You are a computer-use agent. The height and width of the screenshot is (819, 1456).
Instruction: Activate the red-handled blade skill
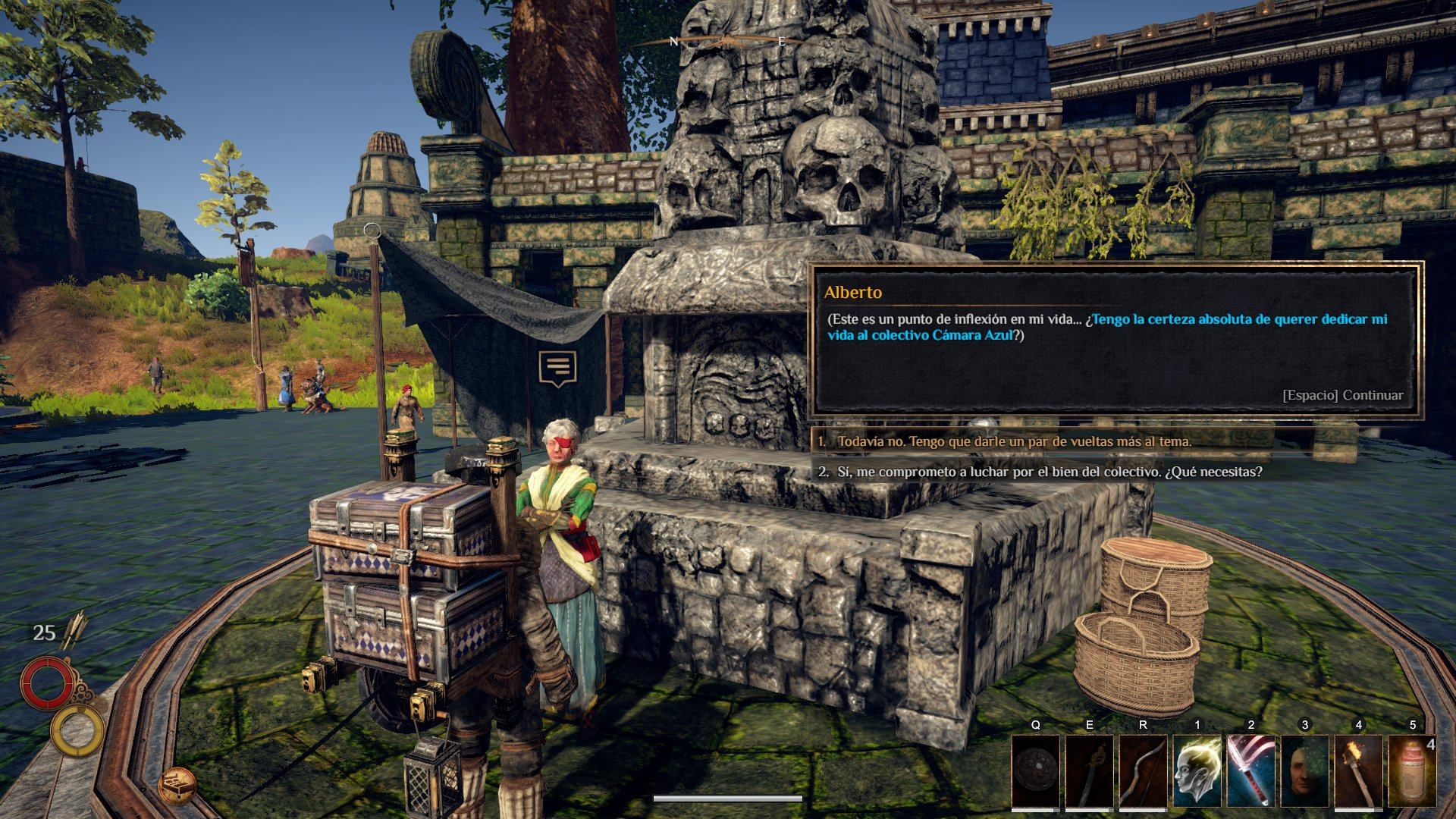pos(1251,770)
